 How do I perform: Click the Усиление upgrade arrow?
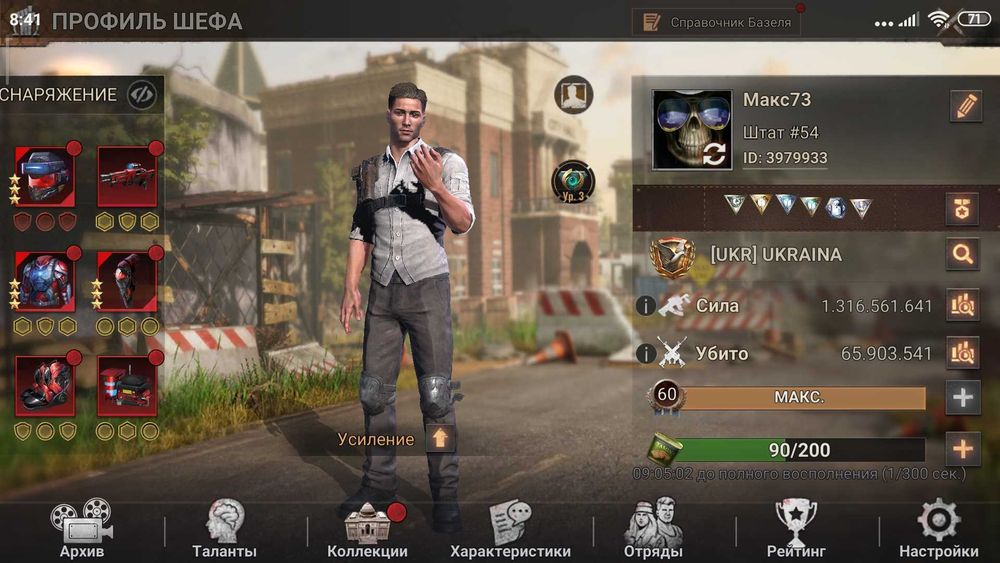pyautogui.click(x=441, y=438)
